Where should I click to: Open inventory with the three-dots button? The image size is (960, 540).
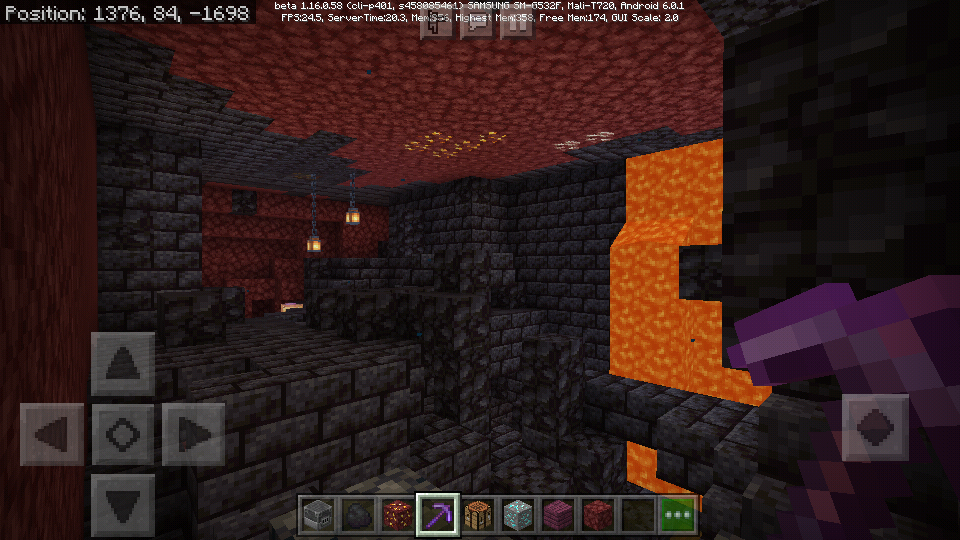(x=678, y=515)
